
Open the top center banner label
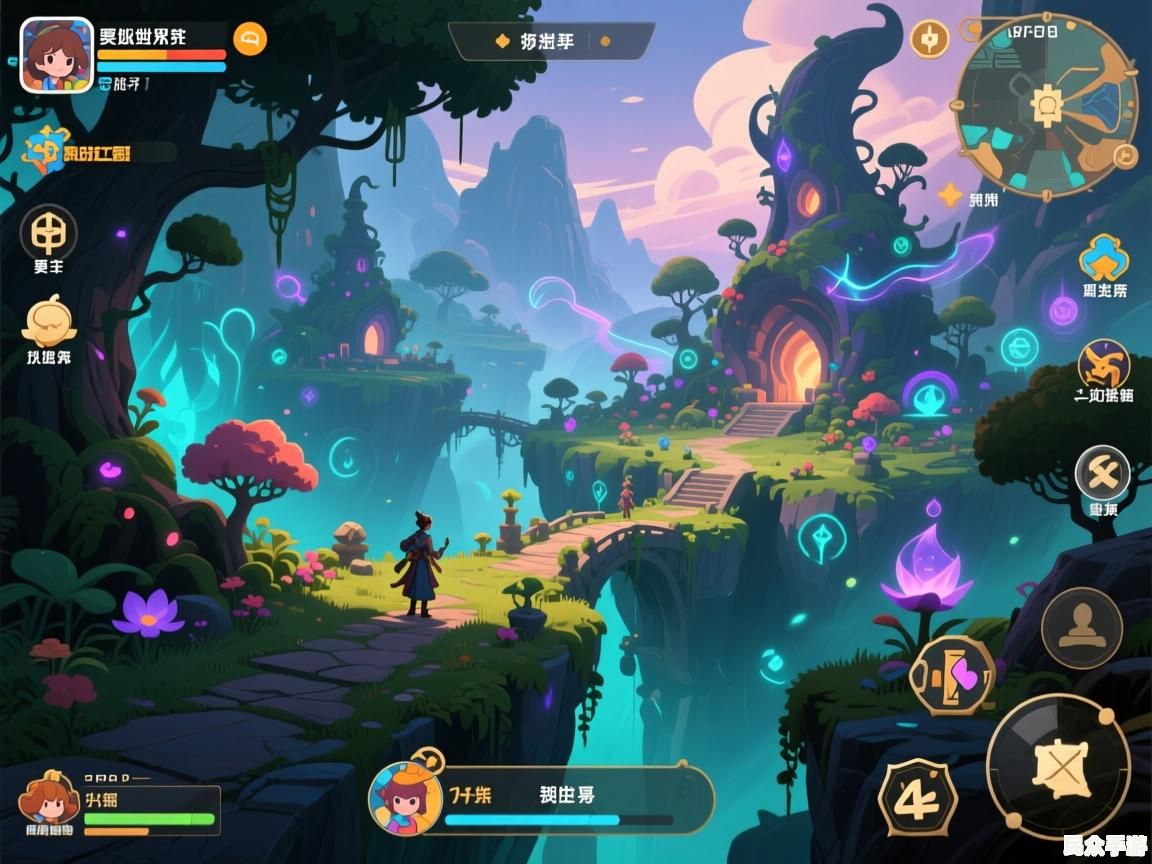[550, 41]
